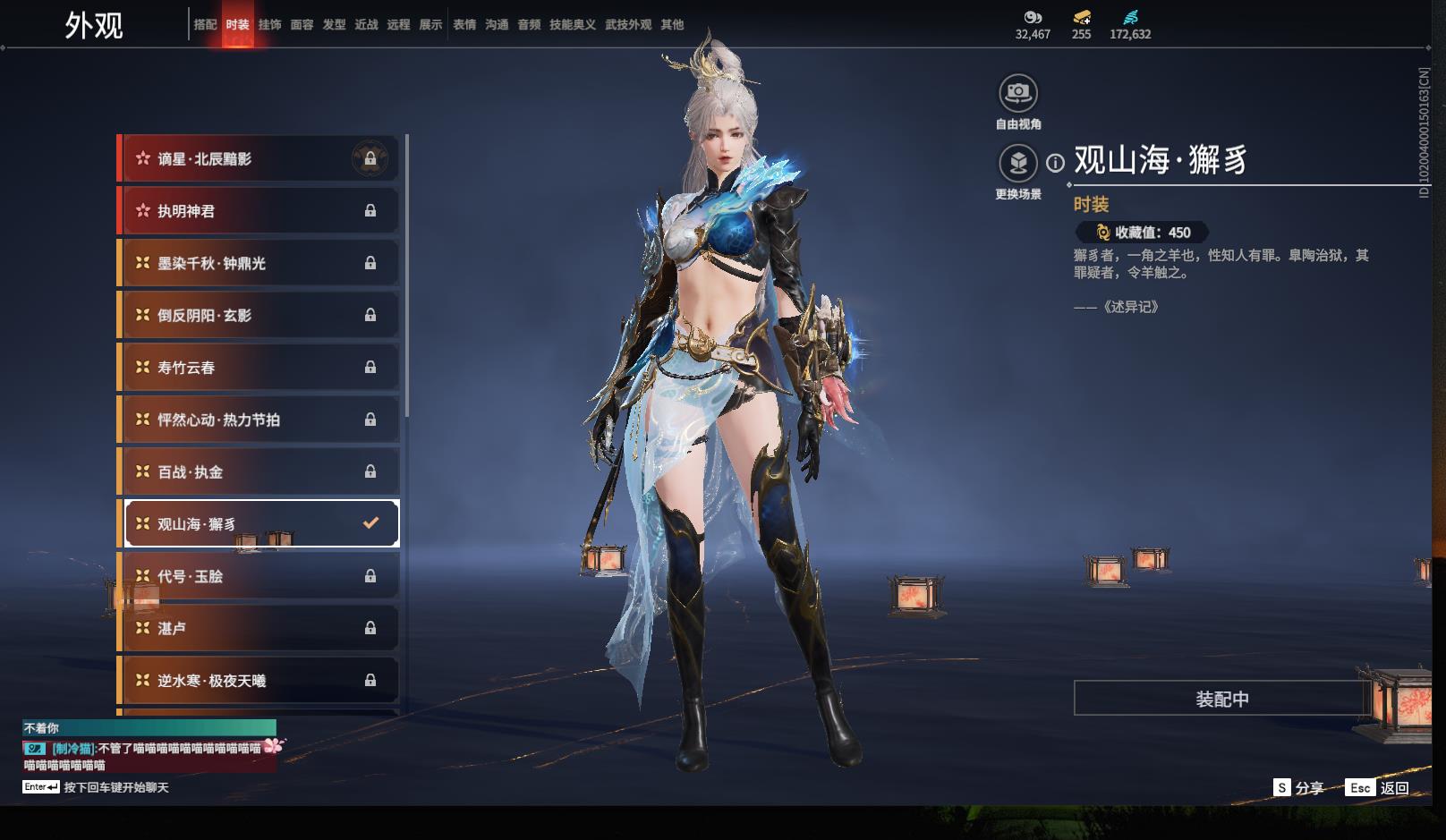Select the 执明神君 outfit row
This screenshot has height=840, width=1446.
coord(258,211)
